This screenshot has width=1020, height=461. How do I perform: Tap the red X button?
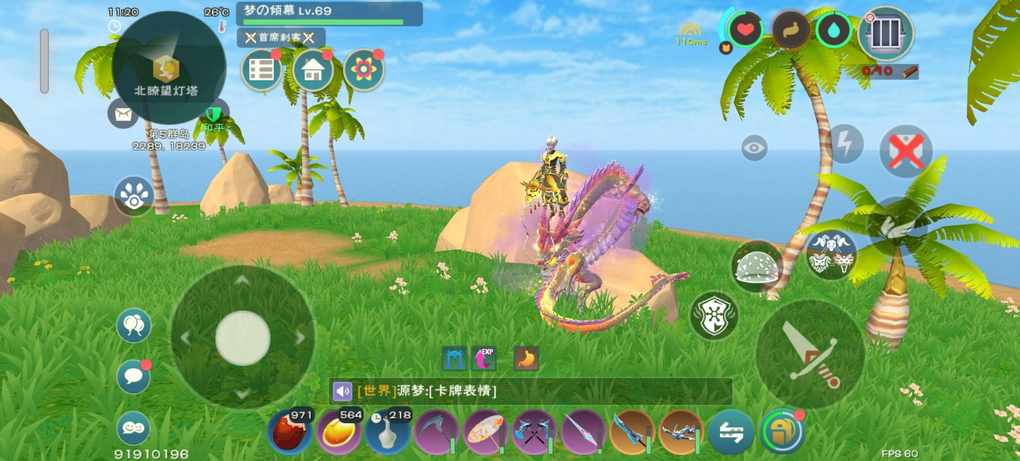tap(905, 152)
